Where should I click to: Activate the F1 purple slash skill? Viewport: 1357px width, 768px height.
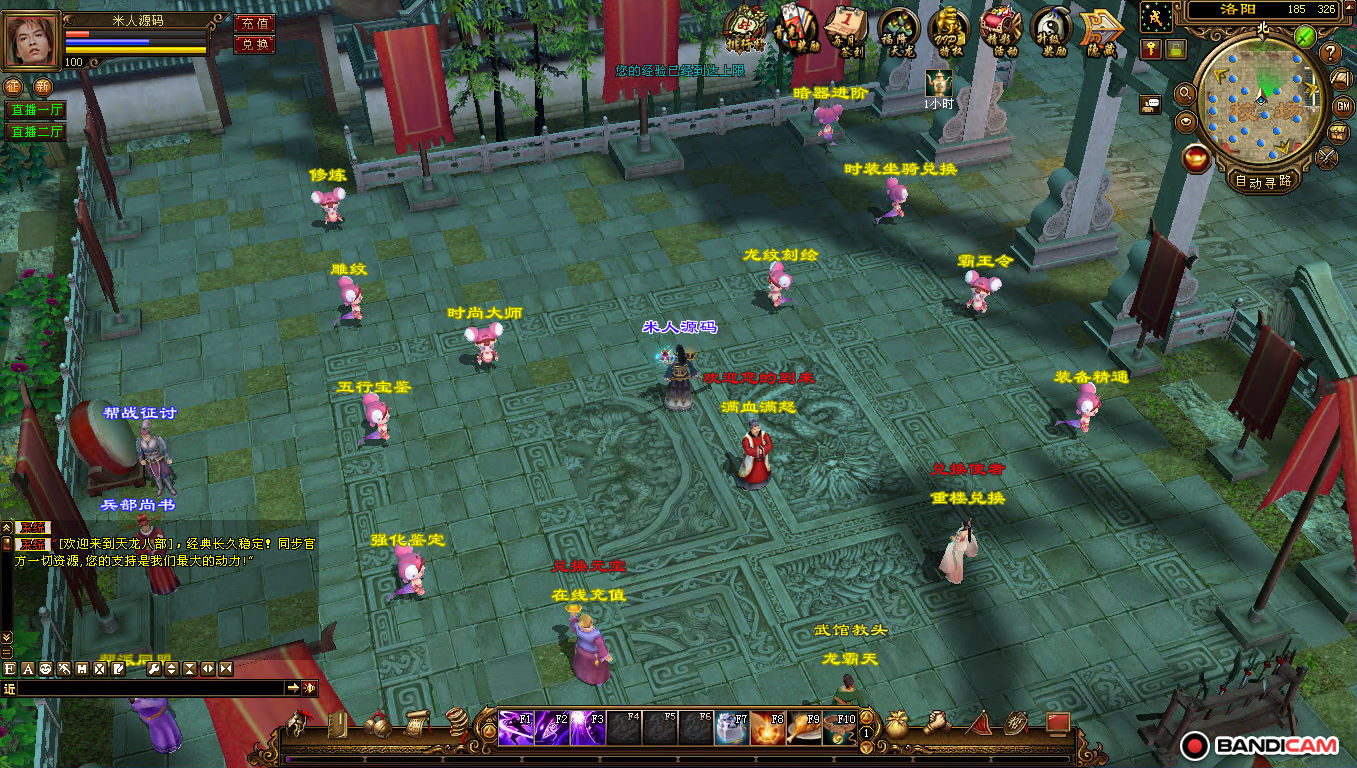click(x=516, y=727)
